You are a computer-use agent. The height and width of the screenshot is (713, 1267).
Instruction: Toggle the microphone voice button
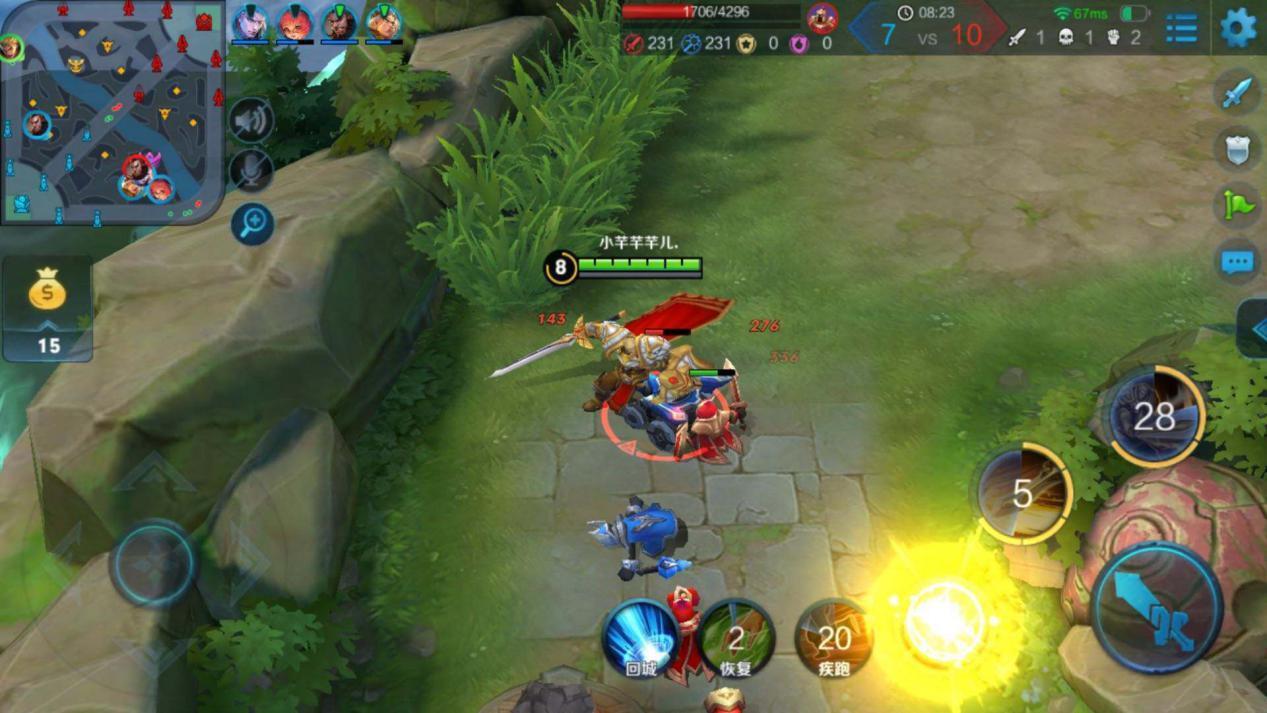point(251,170)
